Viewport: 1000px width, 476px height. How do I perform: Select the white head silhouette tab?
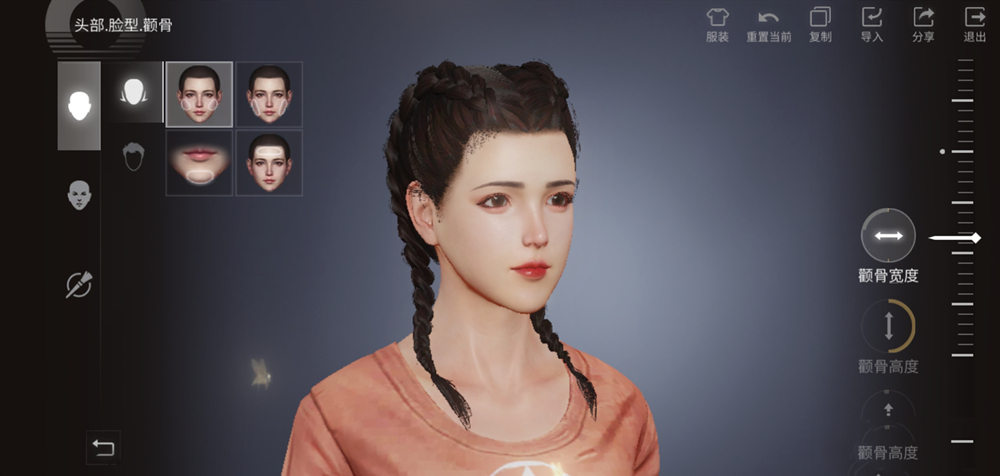pos(79,105)
